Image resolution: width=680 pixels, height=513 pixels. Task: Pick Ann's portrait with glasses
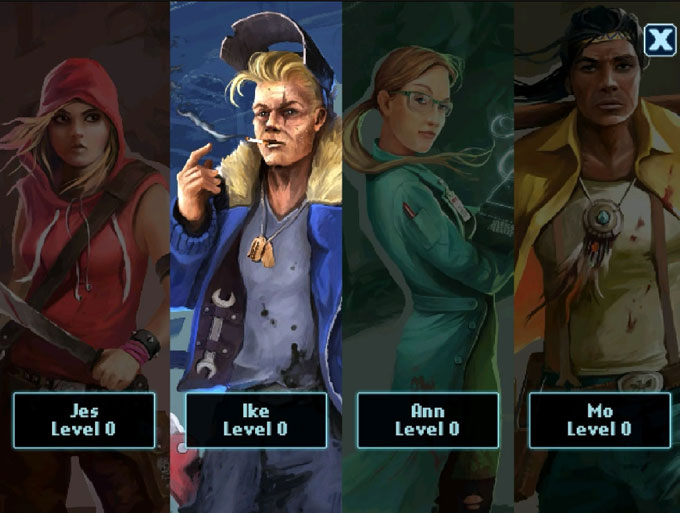(427, 200)
